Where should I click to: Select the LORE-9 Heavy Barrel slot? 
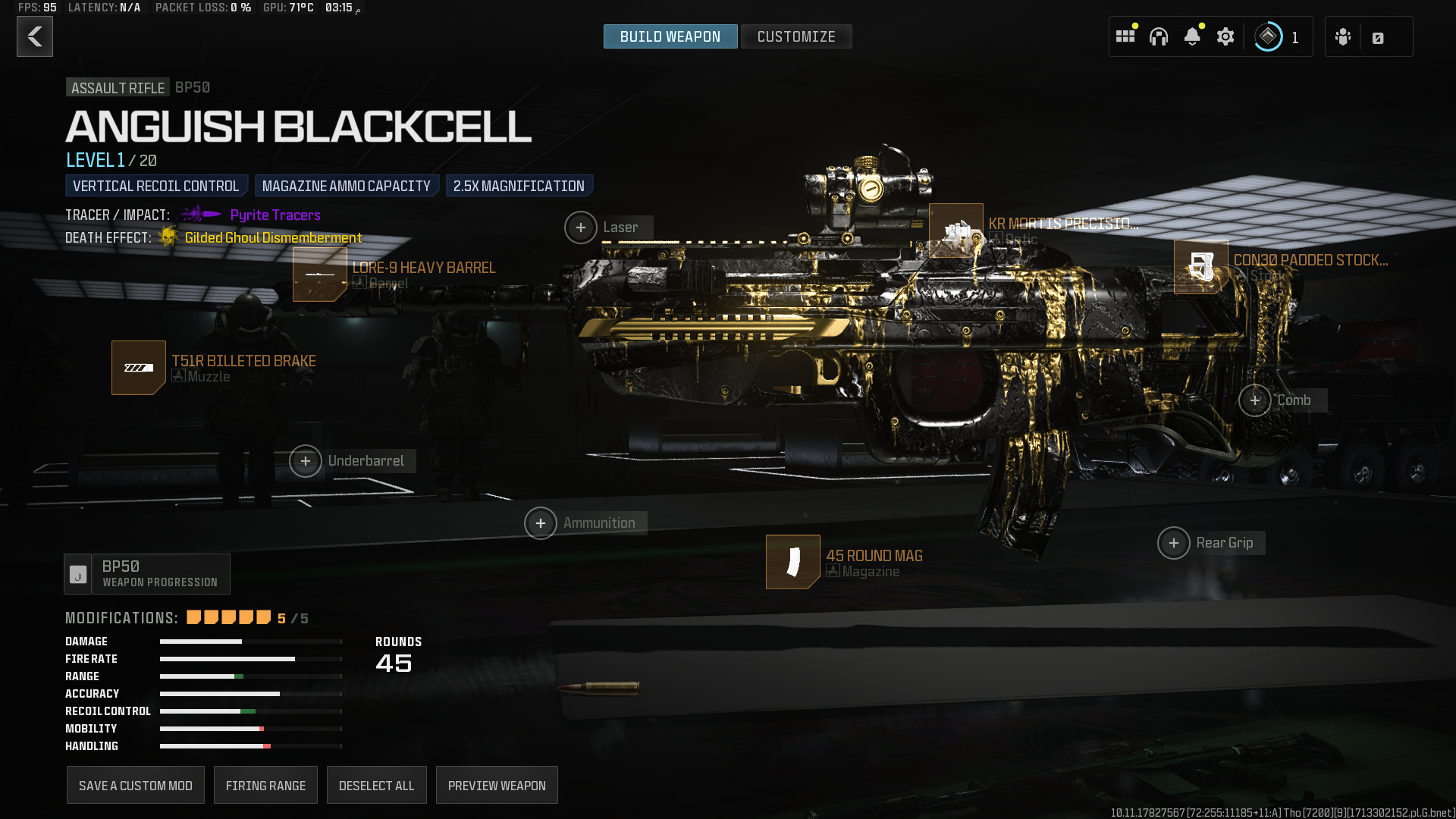coord(320,275)
